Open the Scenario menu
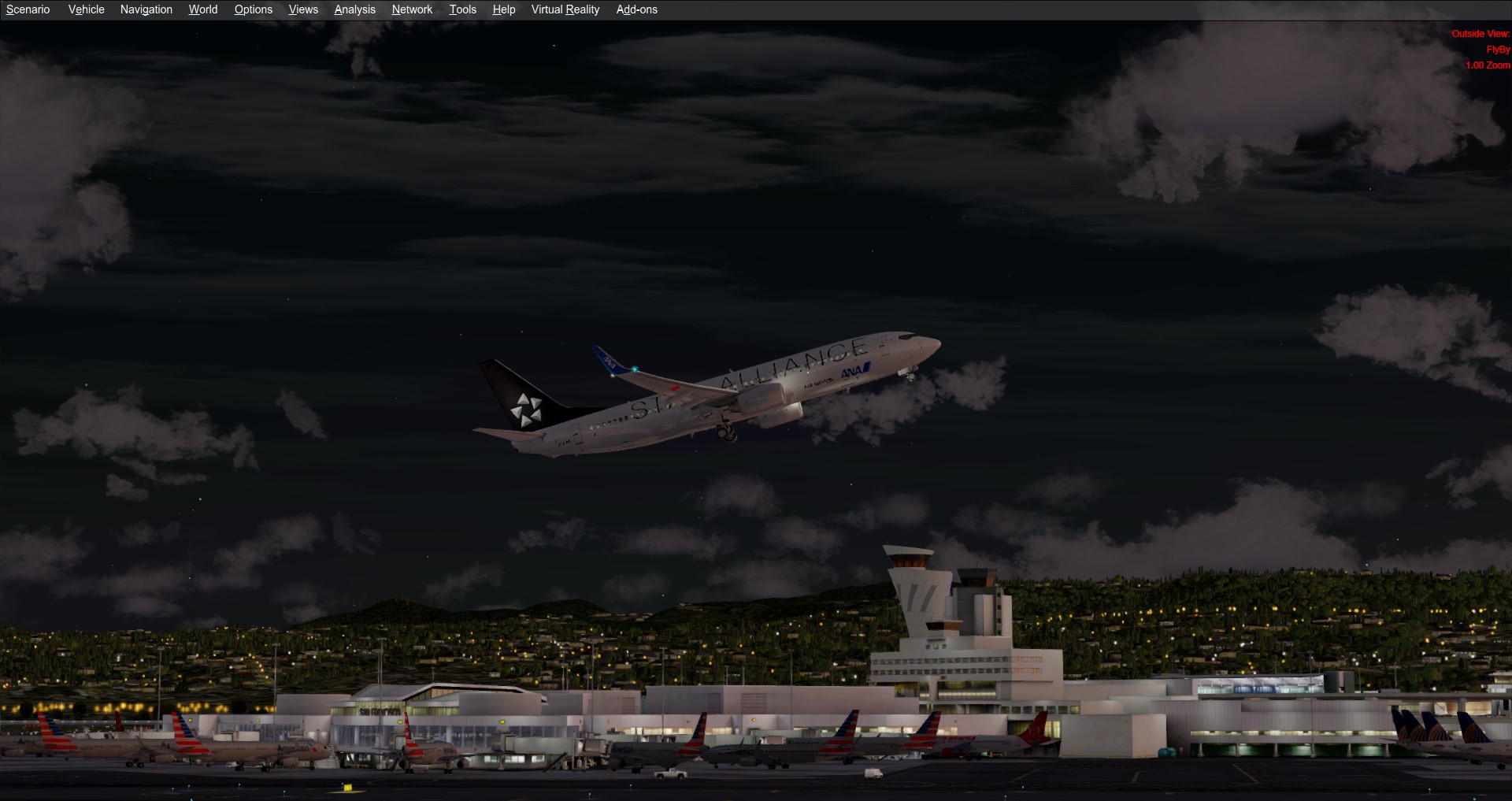 point(28,9)
